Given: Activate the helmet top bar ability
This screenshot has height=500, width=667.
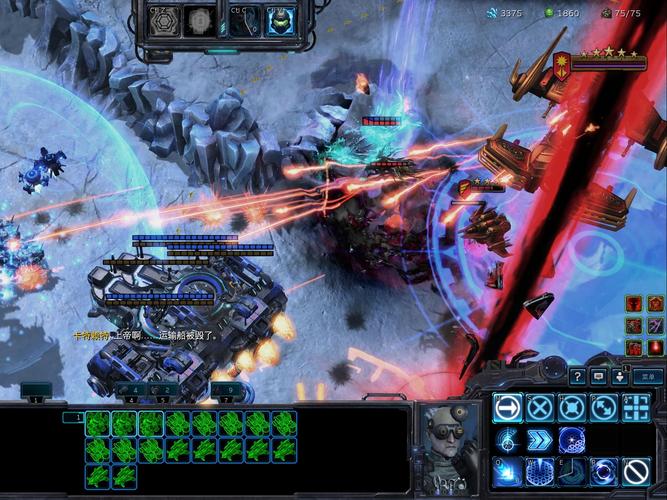Looking at the screenshot, I should pos(279,21).
